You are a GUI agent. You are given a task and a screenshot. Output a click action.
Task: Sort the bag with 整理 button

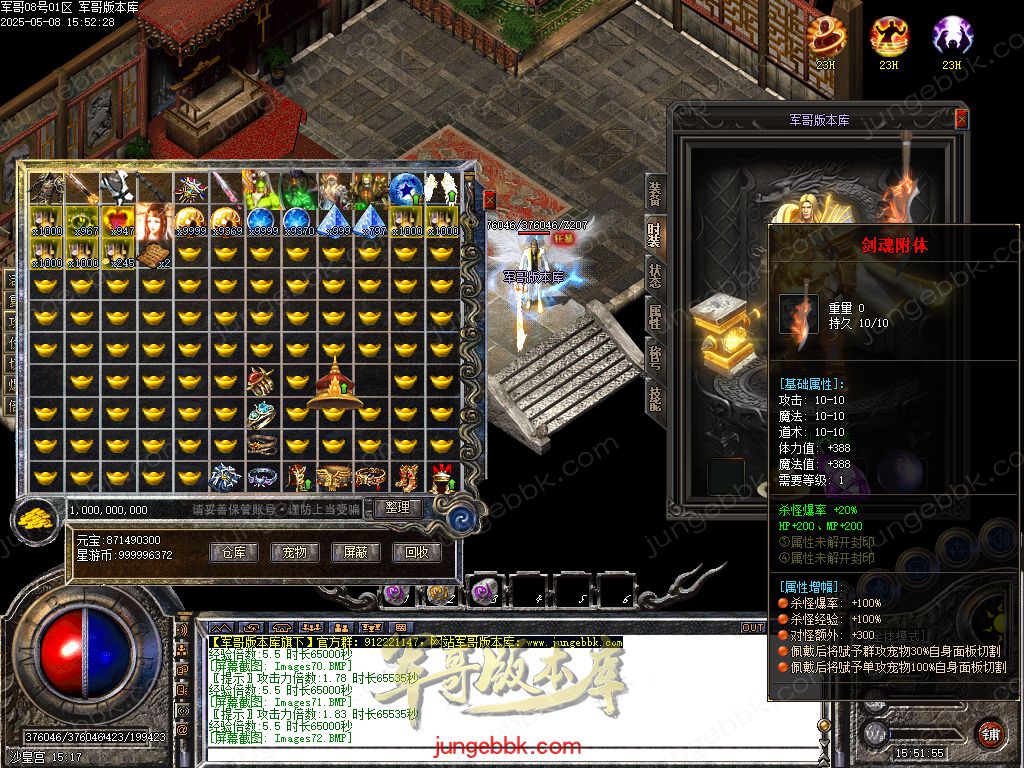[397, 508]
